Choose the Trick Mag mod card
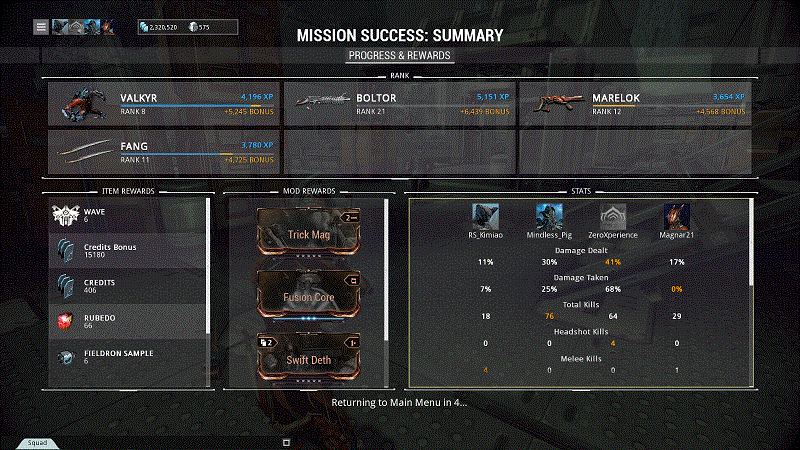 click(x=308, y=234)
